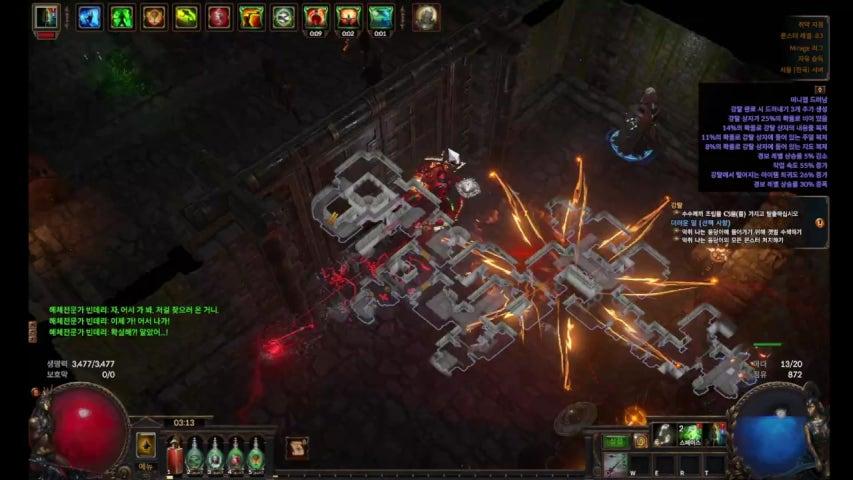This screenshot has height=480, width=853.
Task: Toggle the small icon above the modifier list
Action: [x=820, y=89]
